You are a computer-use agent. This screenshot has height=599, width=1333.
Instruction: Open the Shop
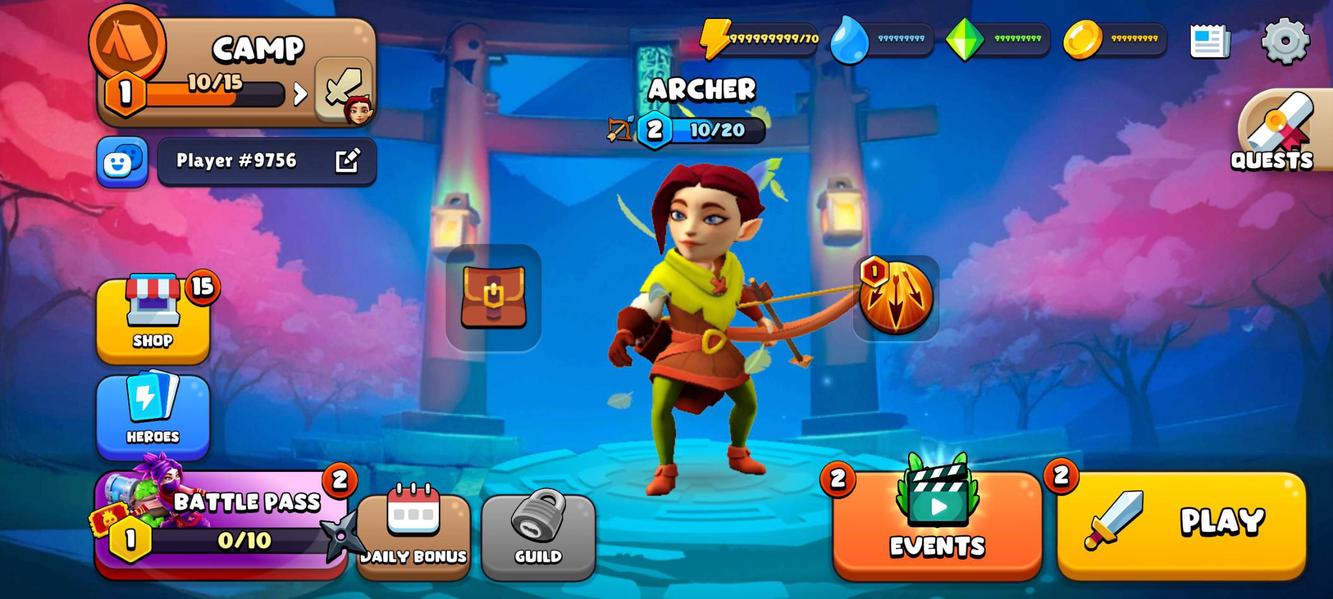[x=153, y=318]
